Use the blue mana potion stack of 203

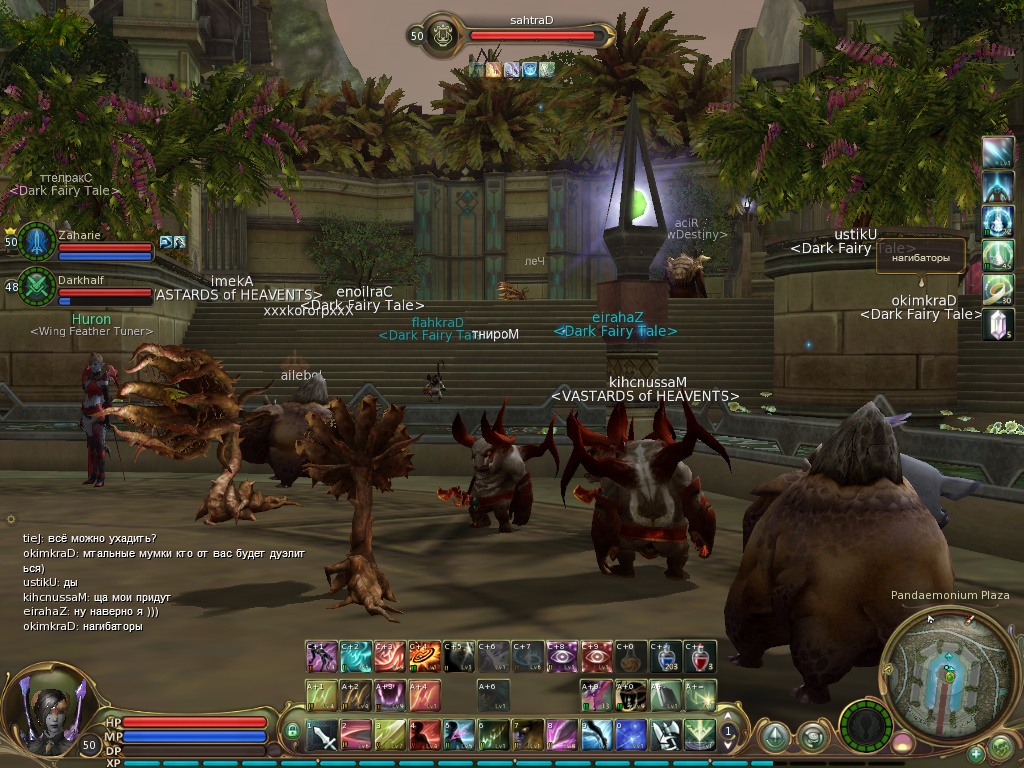666,656
